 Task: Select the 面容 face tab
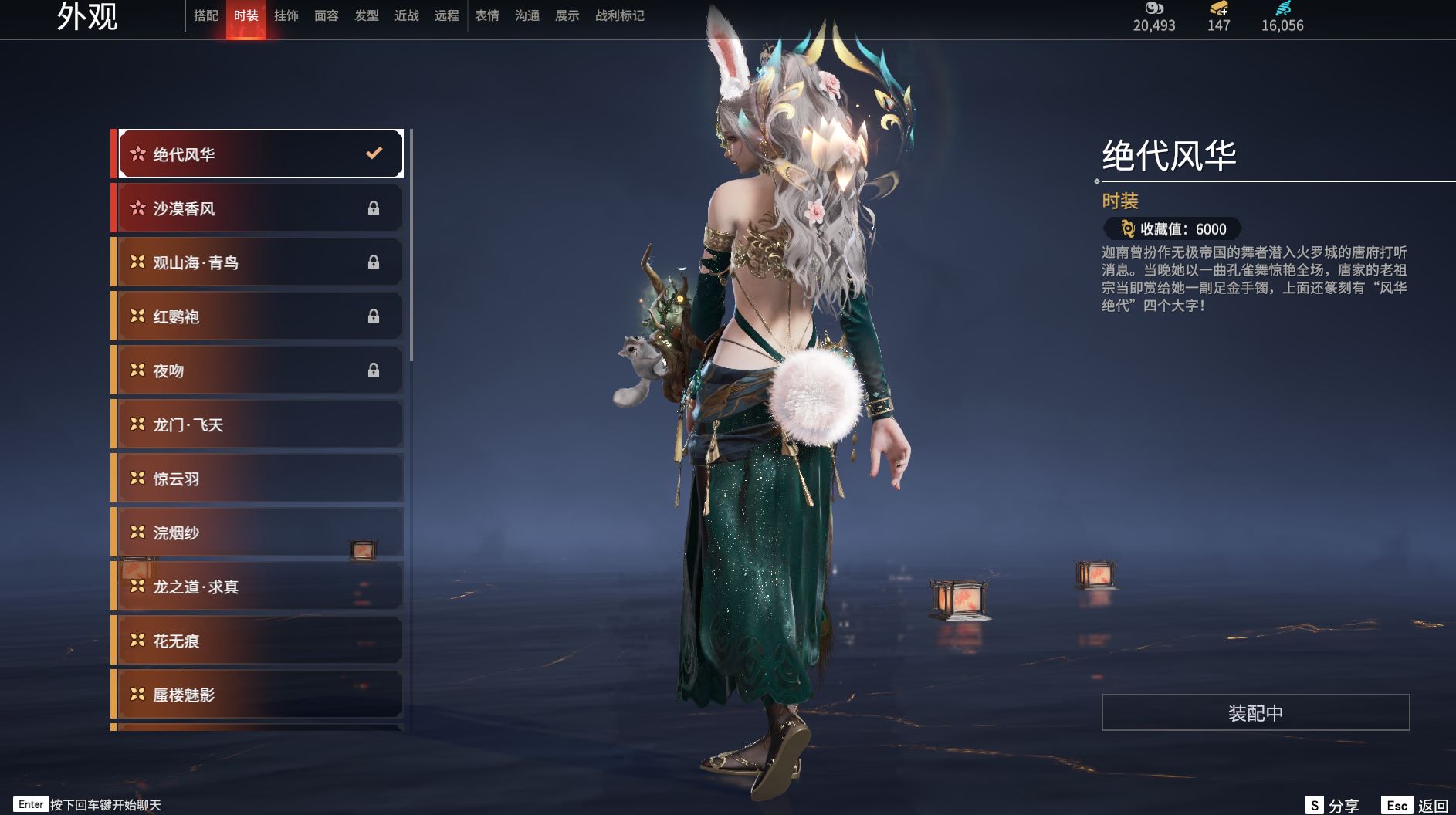coord(327,15)
